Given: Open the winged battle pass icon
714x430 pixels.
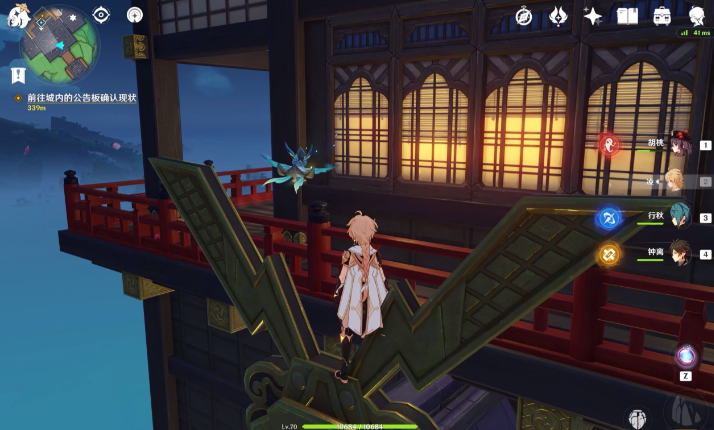Looking at the screenshot, I should (x=559, y=16).
